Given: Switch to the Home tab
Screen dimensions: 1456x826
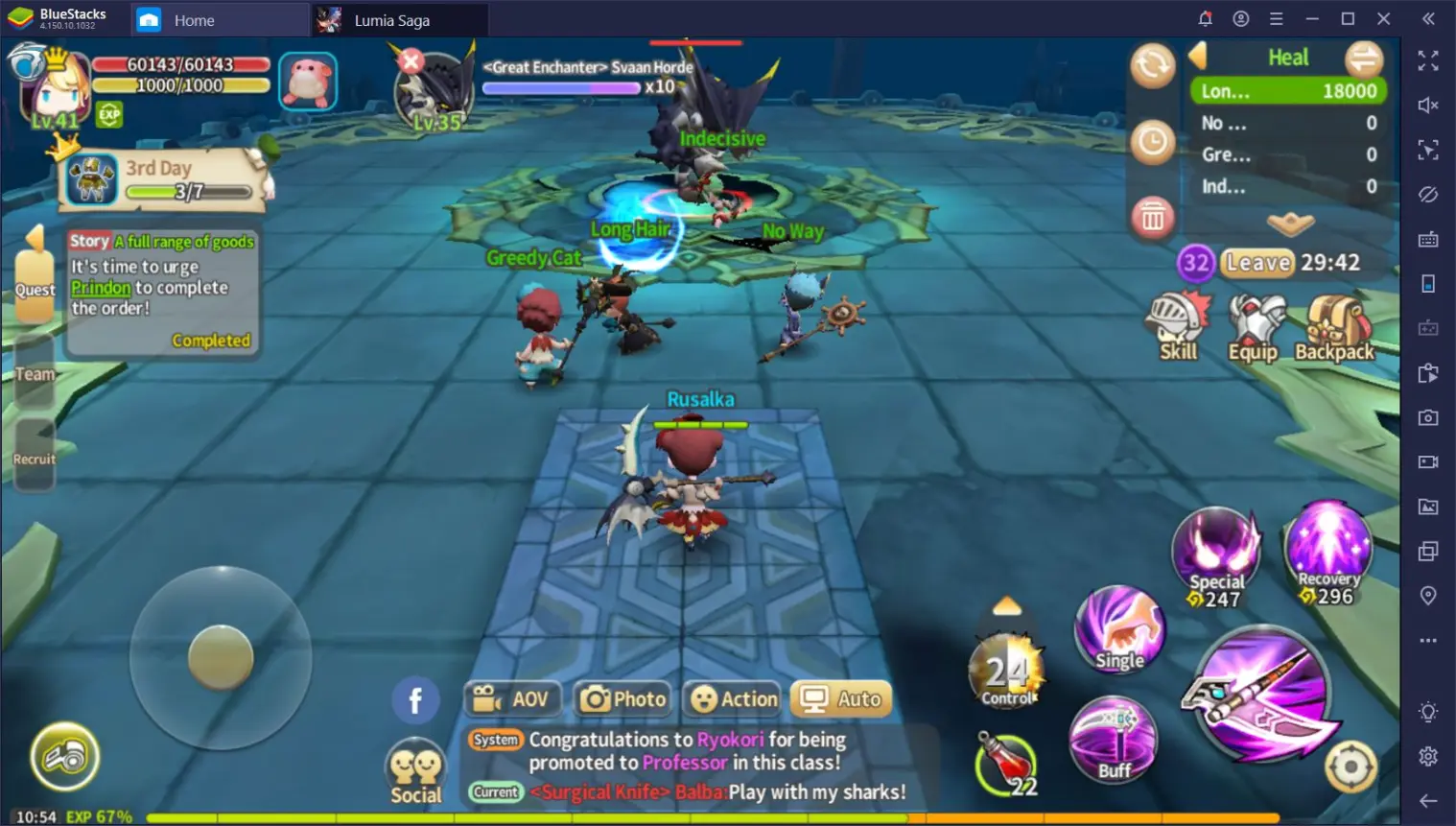Looking at the screenshot, I should [x=194, y=19].
